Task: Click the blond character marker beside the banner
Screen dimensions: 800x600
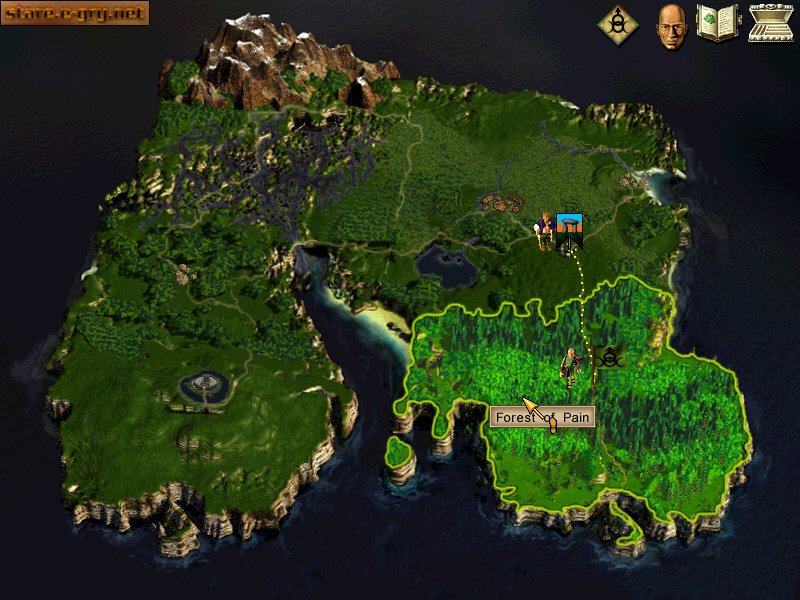Action: point(543,232)
